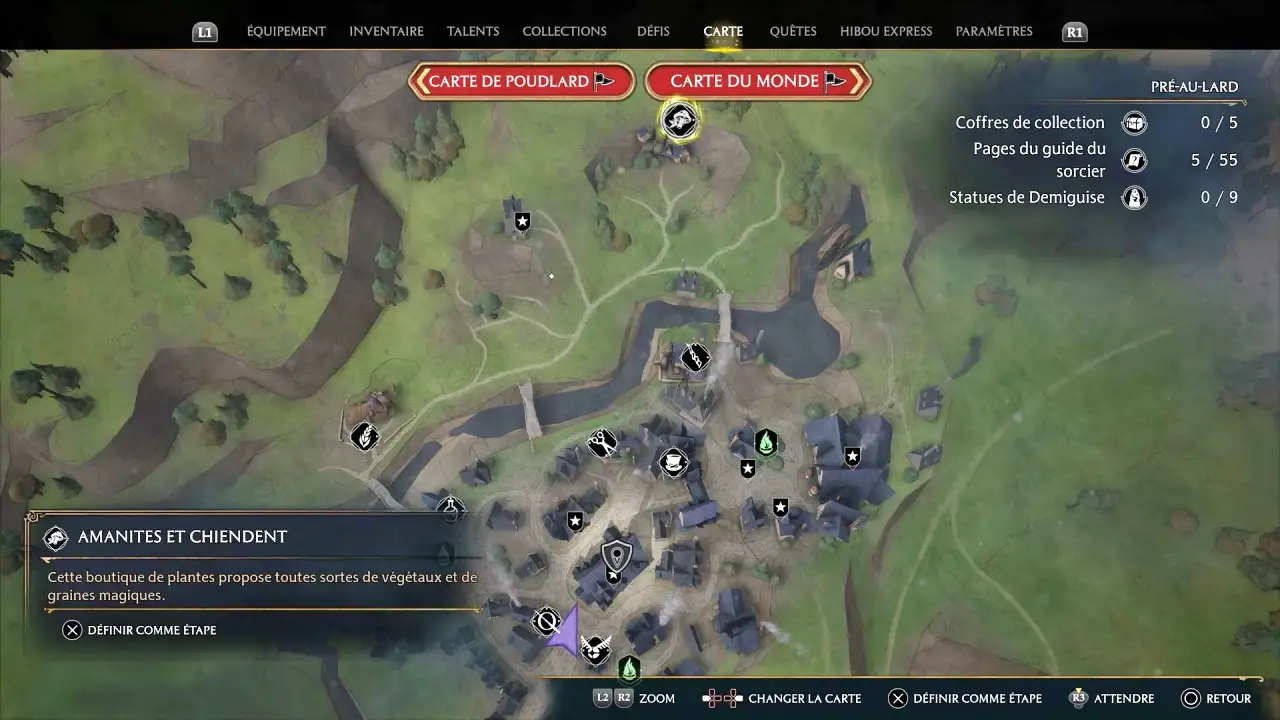Select the shield waypoint marker
This screenshot has height=720, width=1280.
coord(616,555)
